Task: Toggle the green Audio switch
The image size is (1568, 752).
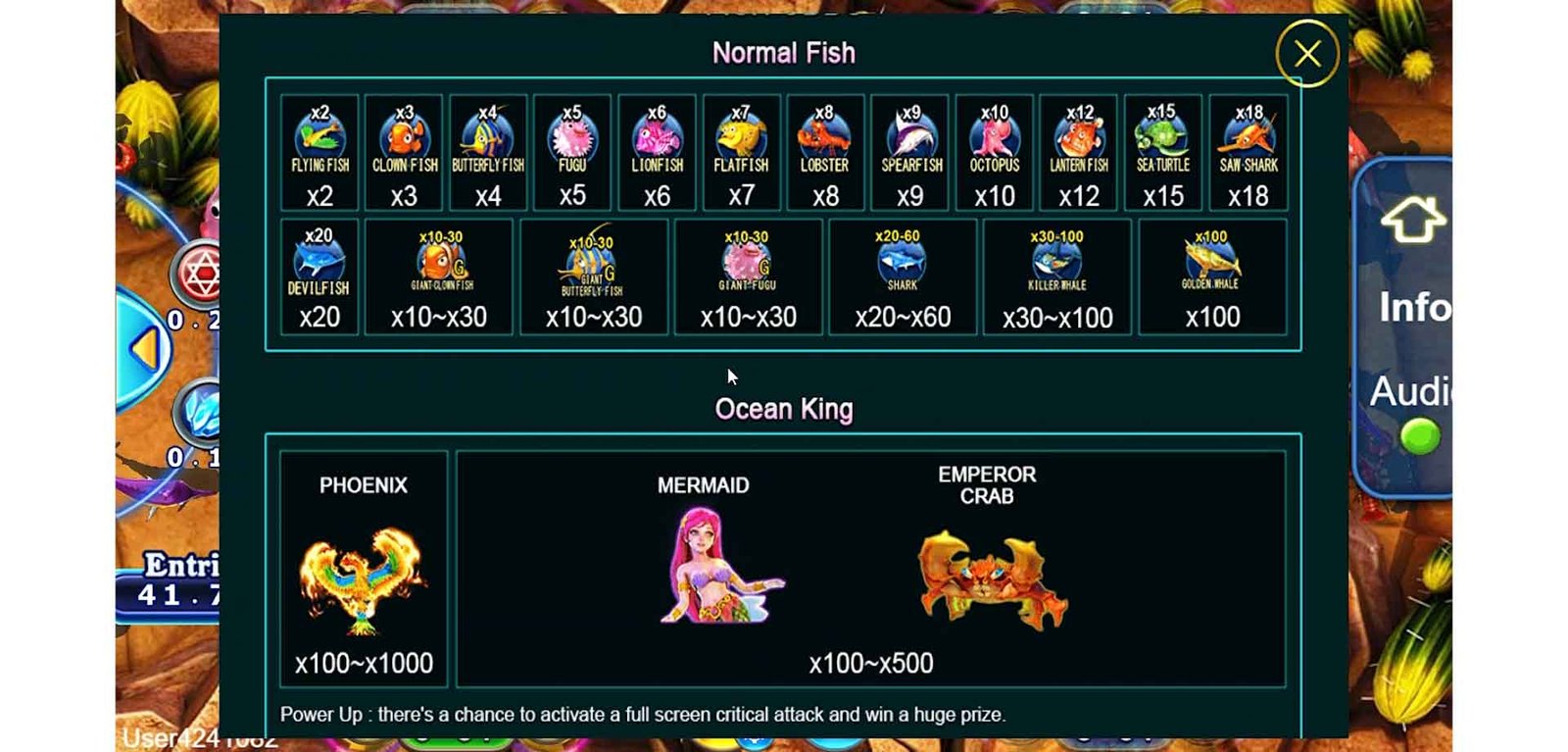Action: click(x=1418, y=436)
